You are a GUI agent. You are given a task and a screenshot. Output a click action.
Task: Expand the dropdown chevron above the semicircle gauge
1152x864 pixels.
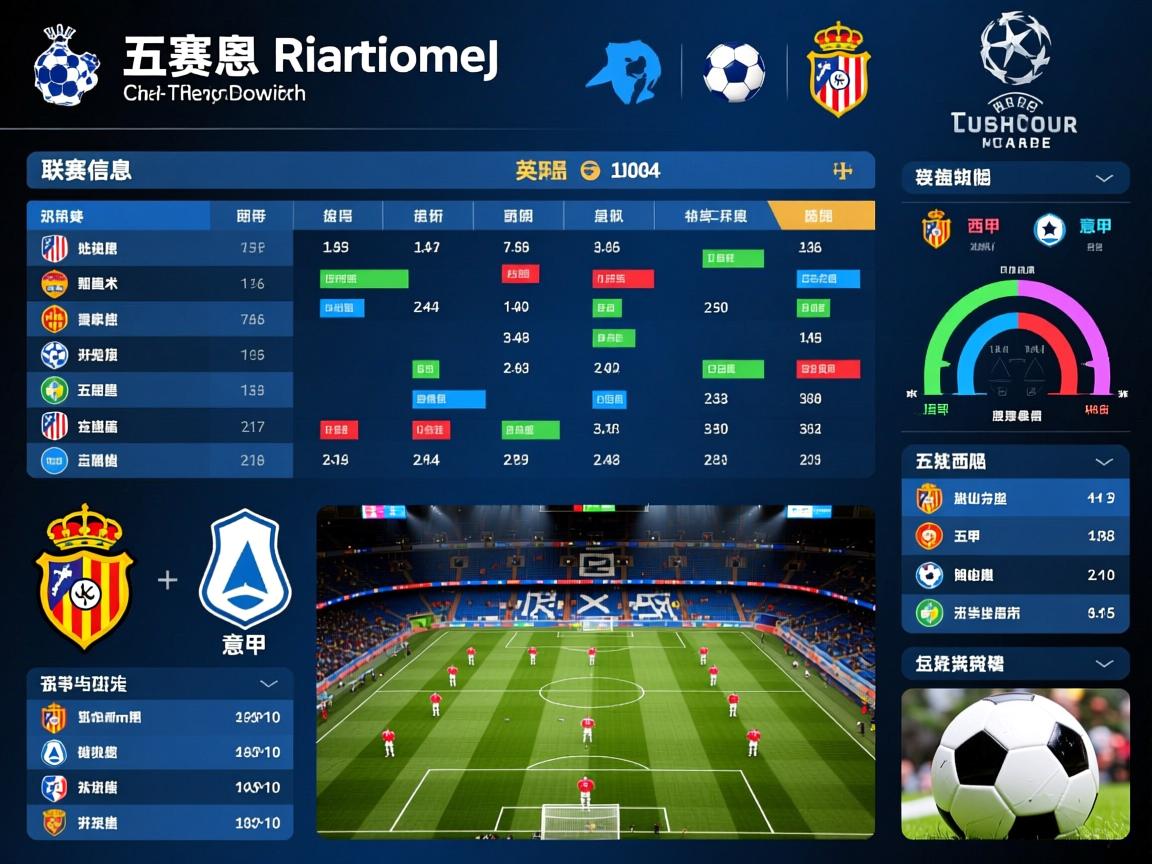tap(1104, 178)
